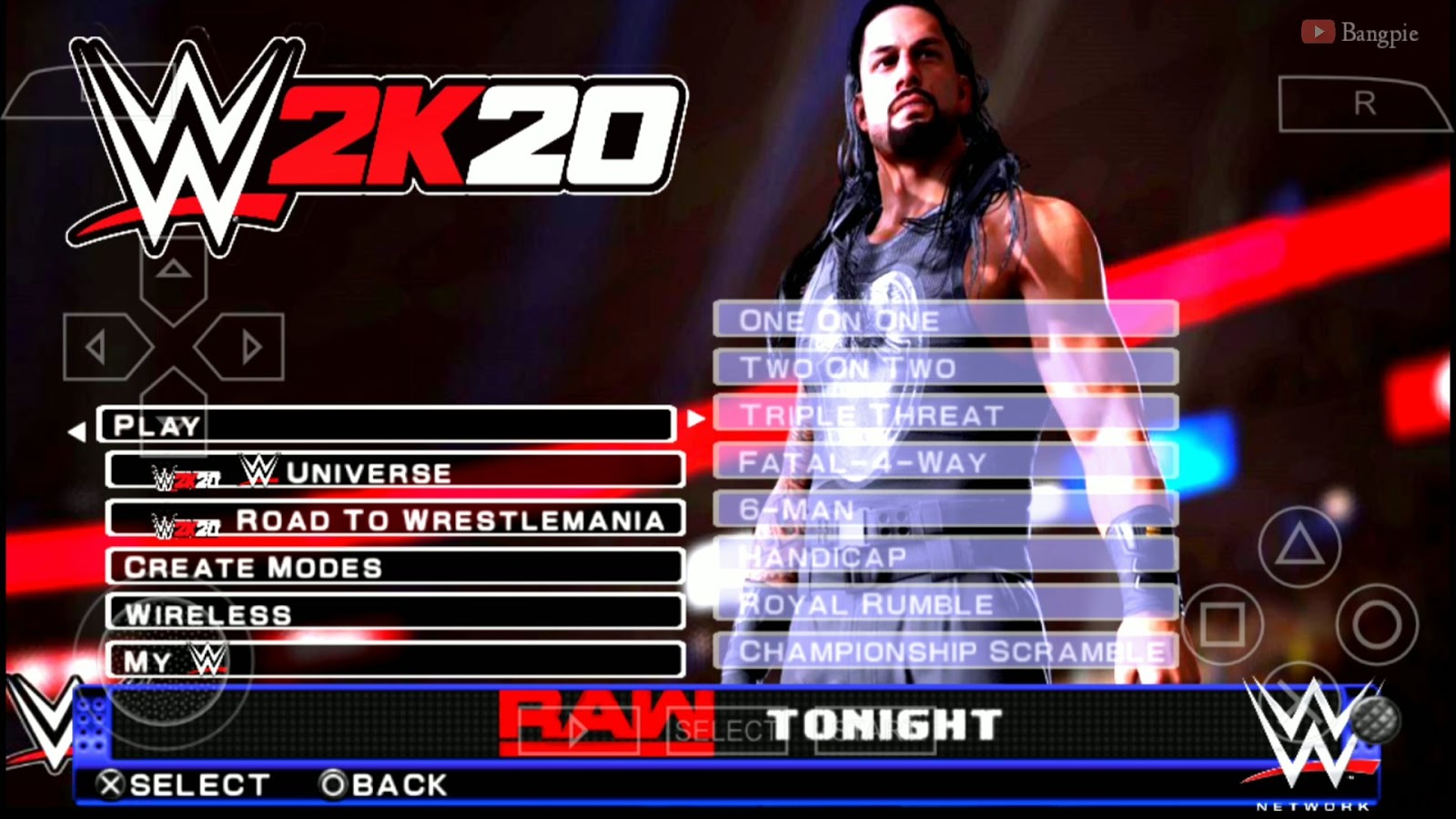Viewport: 1456px width, 819px height.
Task: Click the Bangpie YouTube watermark
Action: click(1360, 32)
